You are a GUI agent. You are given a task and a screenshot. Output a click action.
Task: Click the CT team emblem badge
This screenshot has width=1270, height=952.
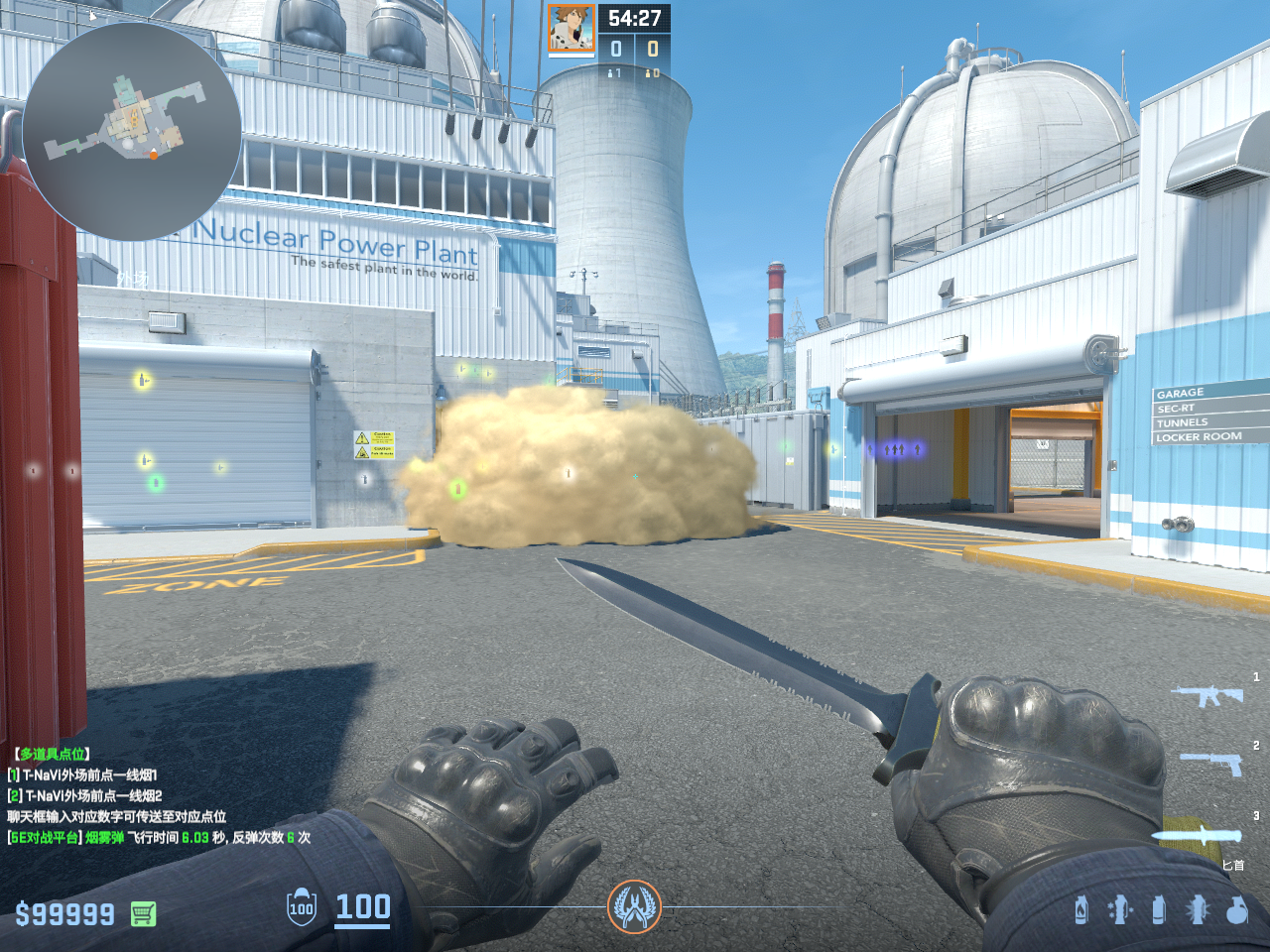click(634, 906)
